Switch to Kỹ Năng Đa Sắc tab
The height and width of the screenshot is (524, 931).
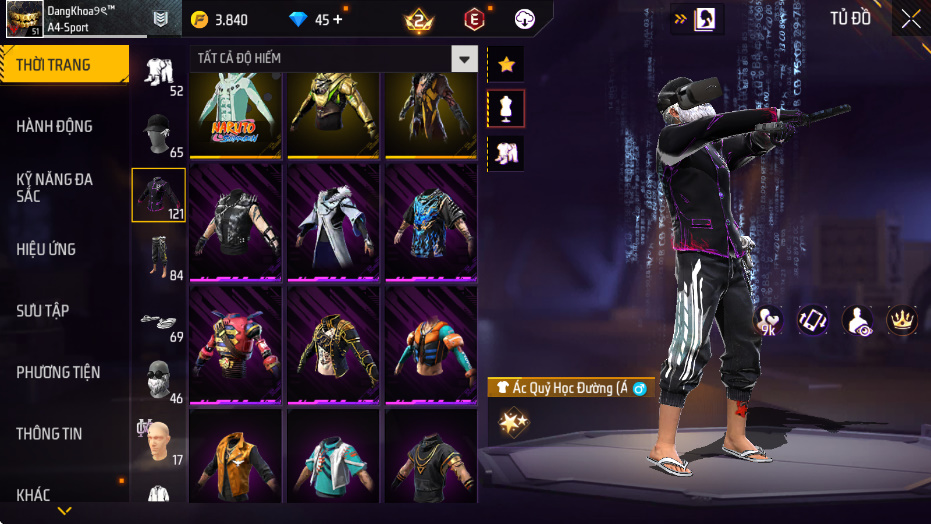(55, 187)
